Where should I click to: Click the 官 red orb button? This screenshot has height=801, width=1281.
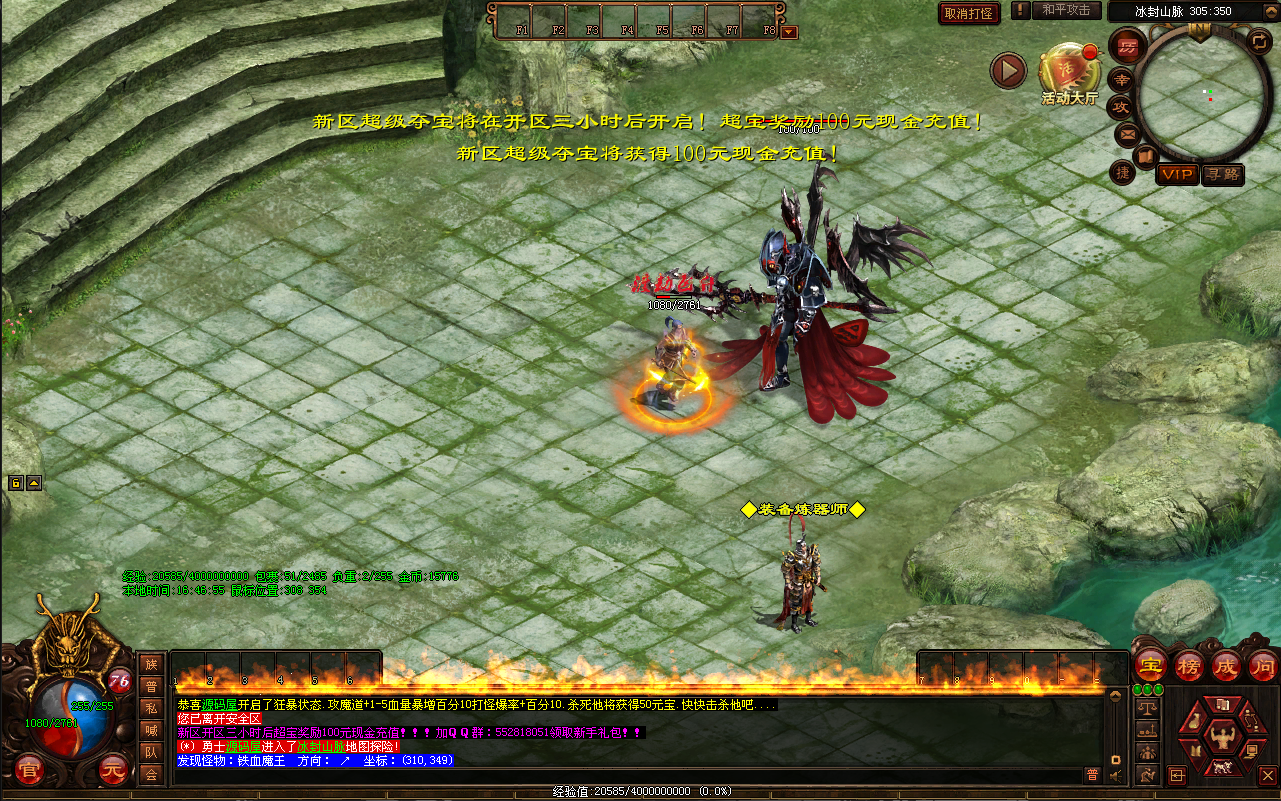click(x=30, y=770)
